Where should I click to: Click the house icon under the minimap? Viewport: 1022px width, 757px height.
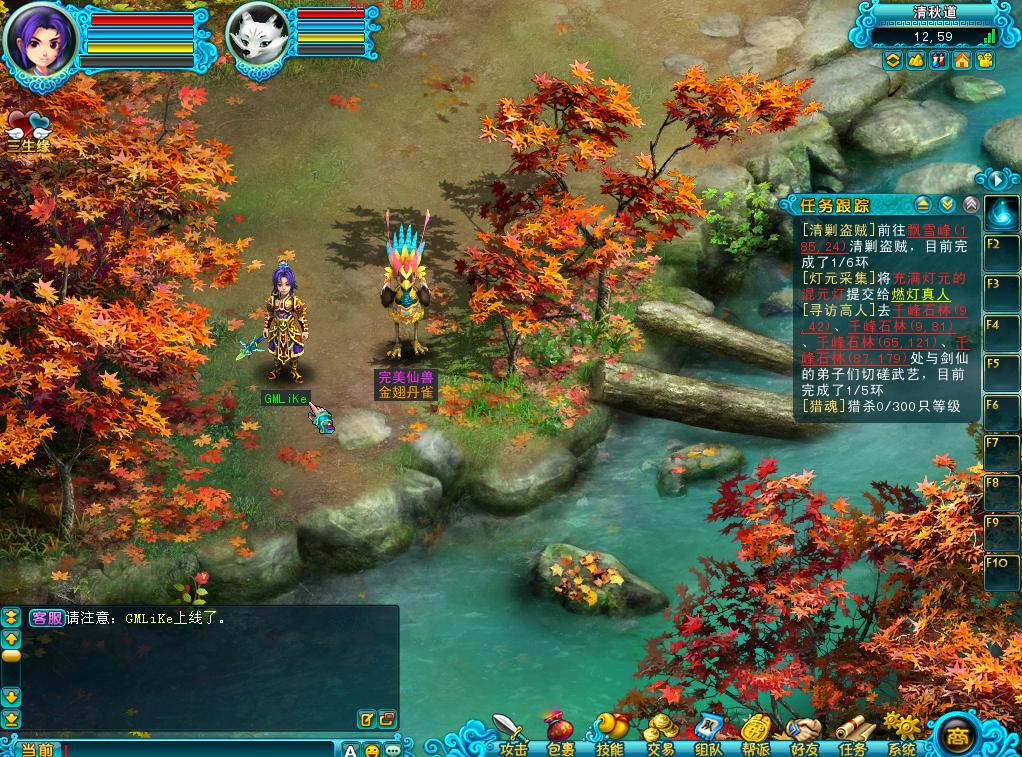(x=962, y=61)
